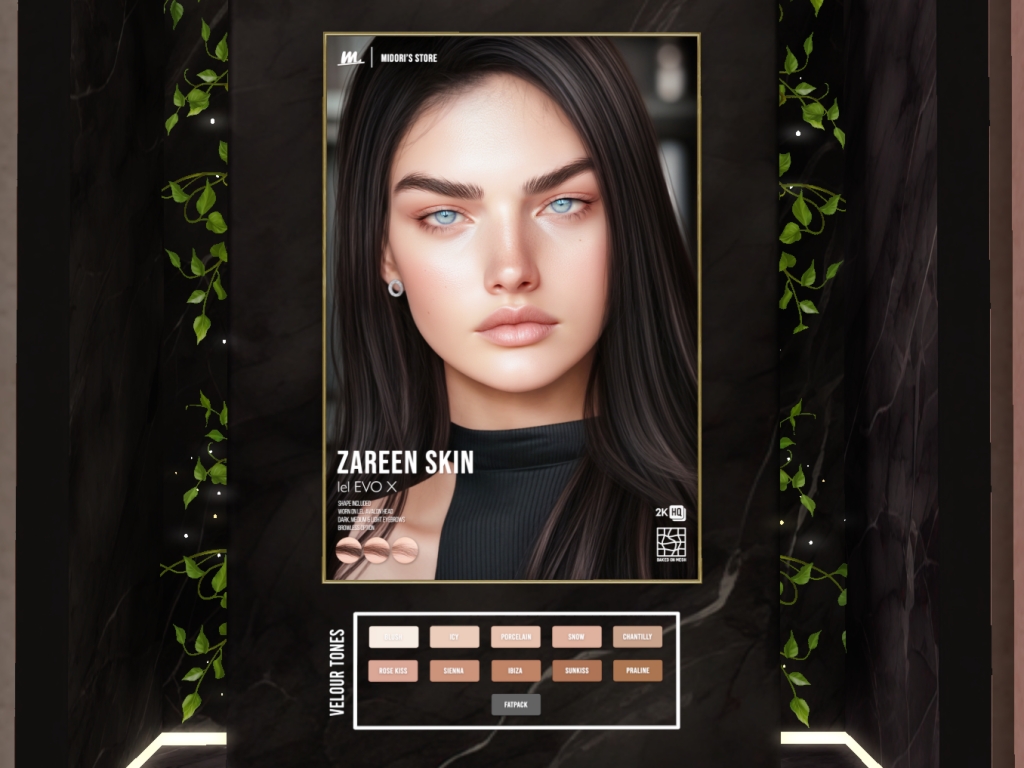
Task: Select the Snow tone button
Action: [577, 637]
